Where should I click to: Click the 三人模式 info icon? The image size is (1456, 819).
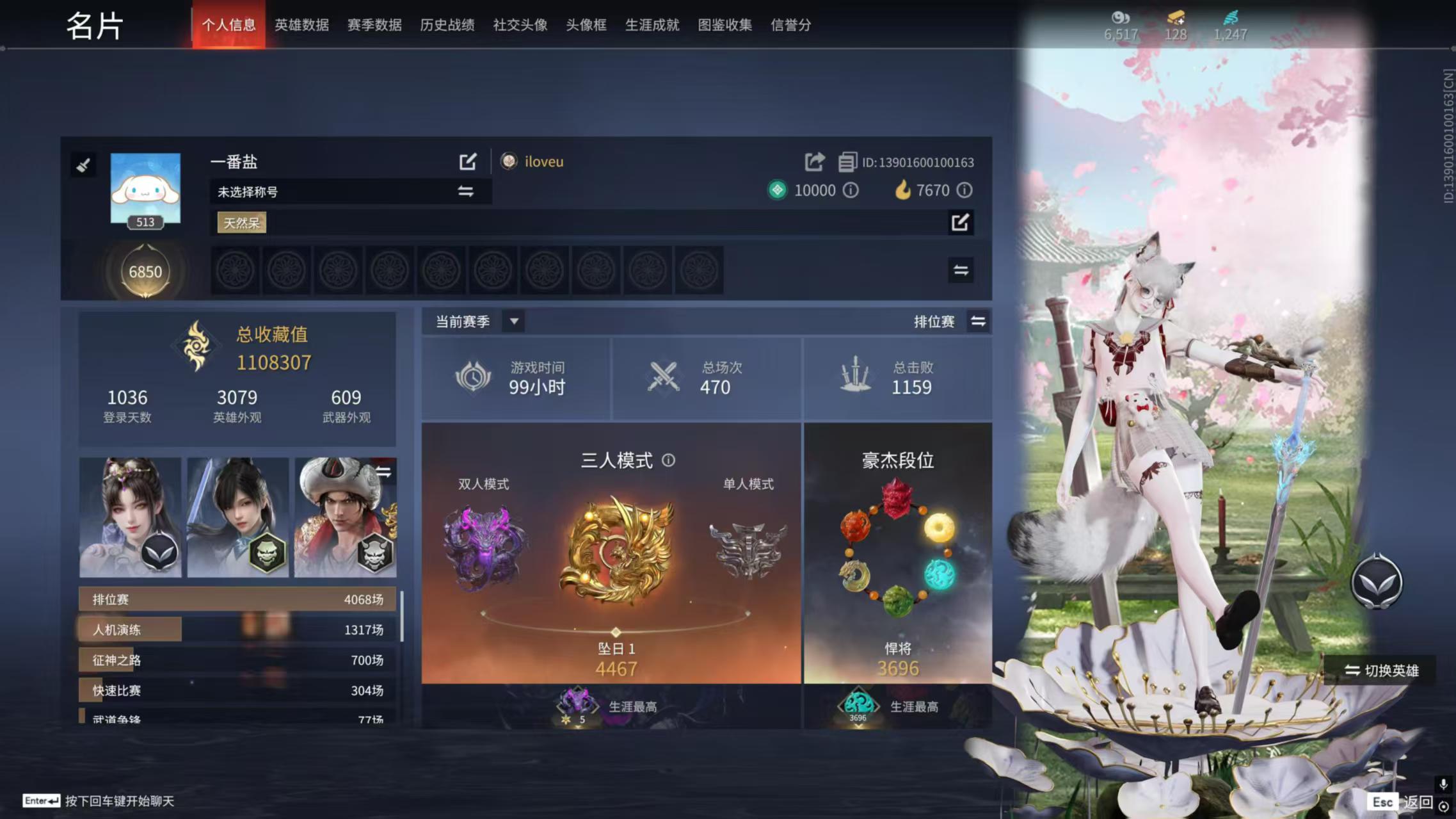coord(668,460)
